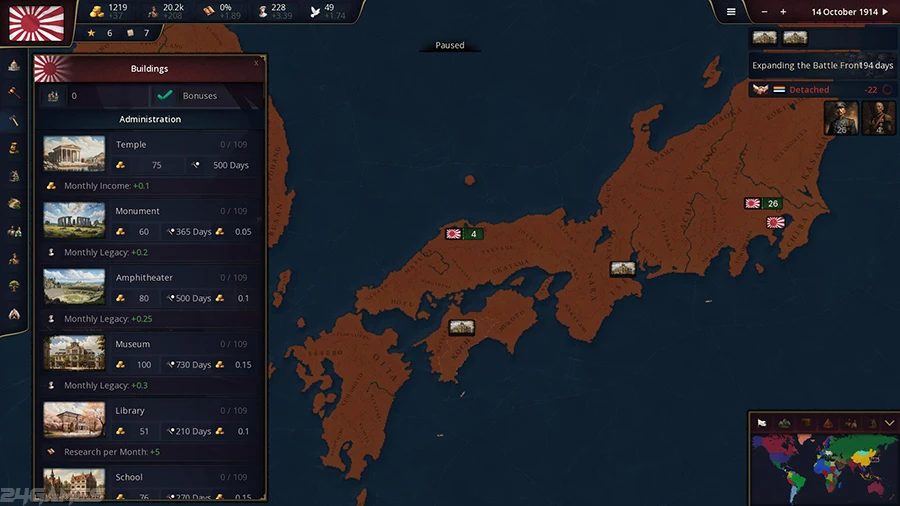900x506 pixels.
Task: Open the Expanding the Battle Front notification
Action: (x=822, y=65)
